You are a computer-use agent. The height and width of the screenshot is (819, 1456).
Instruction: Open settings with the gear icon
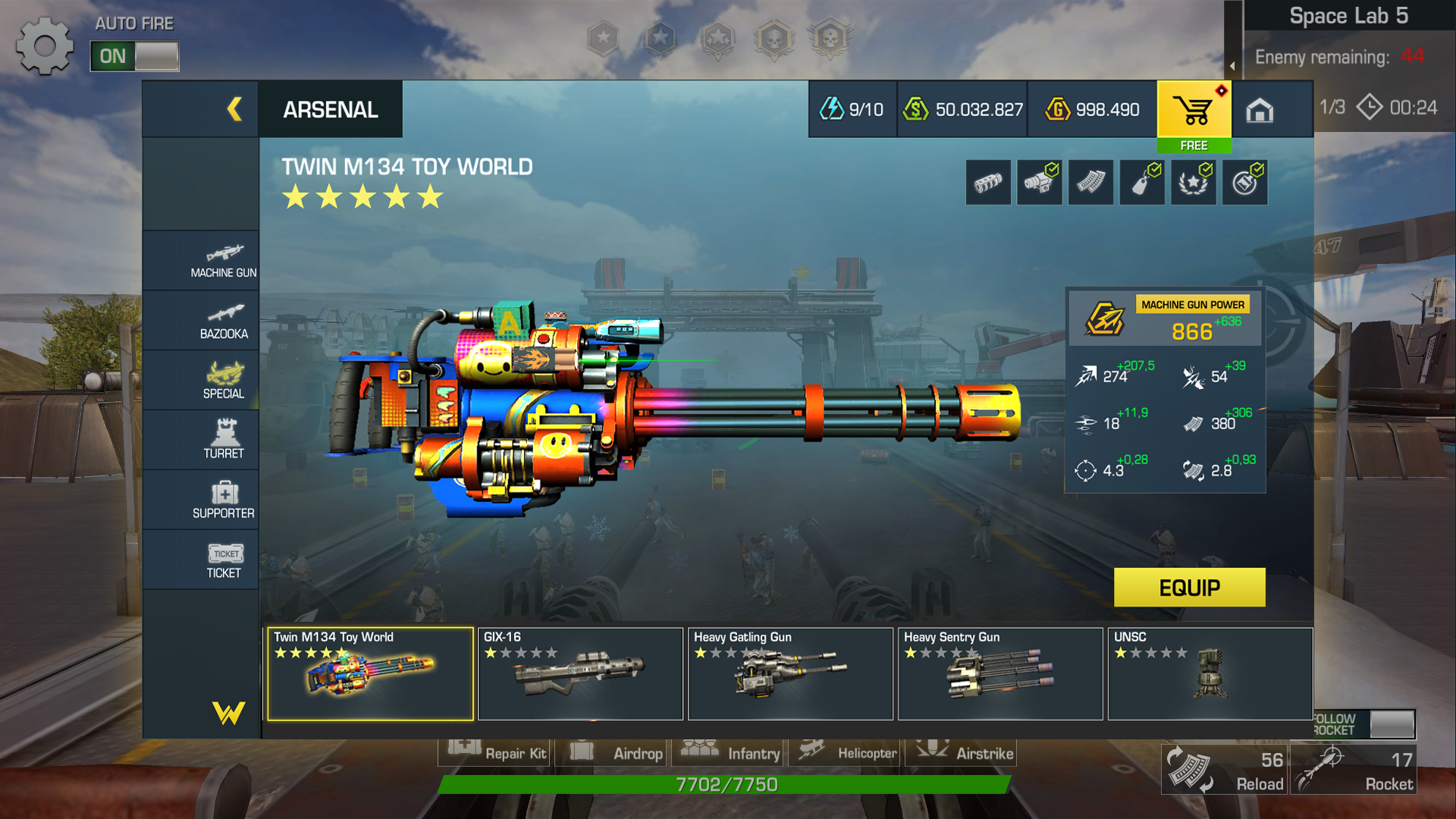tap(44, 46)
